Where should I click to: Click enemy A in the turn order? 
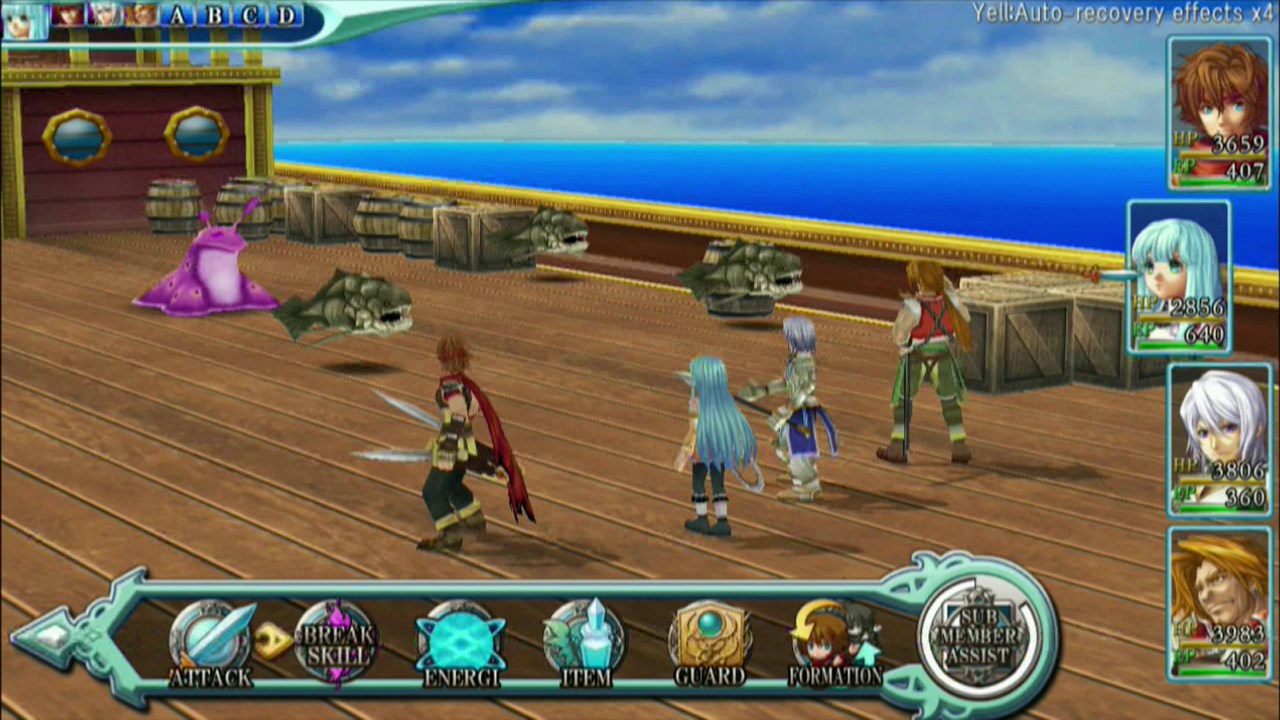[x=178, y=15]
